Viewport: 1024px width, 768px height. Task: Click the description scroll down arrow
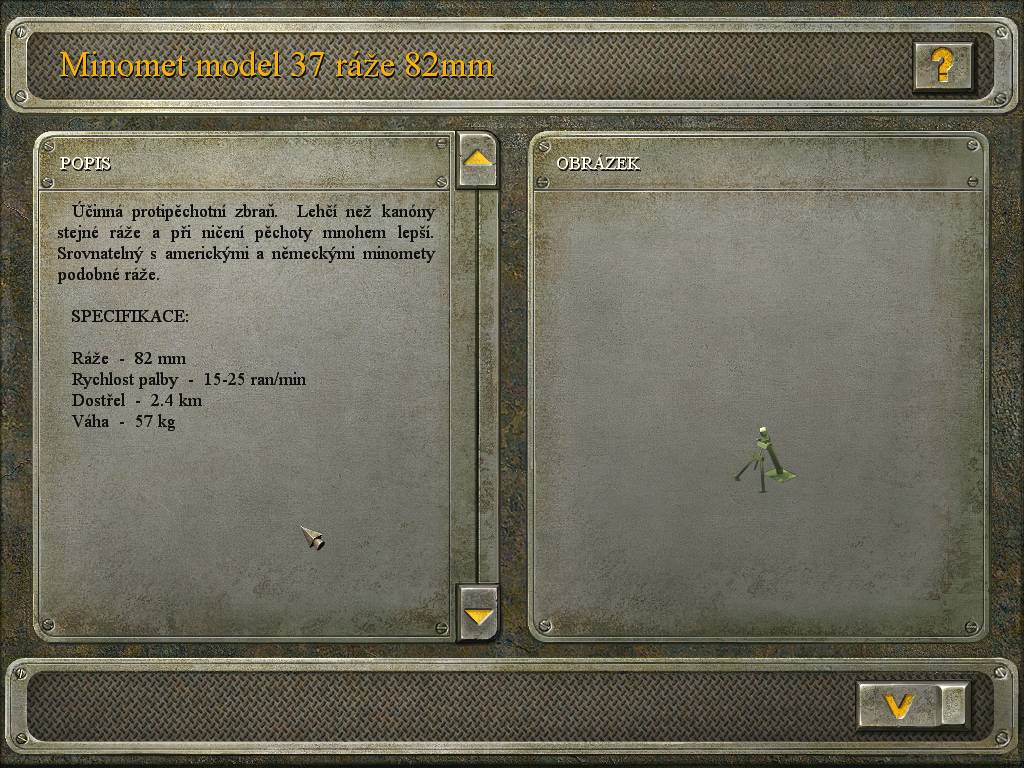click(x=478, y=613)
